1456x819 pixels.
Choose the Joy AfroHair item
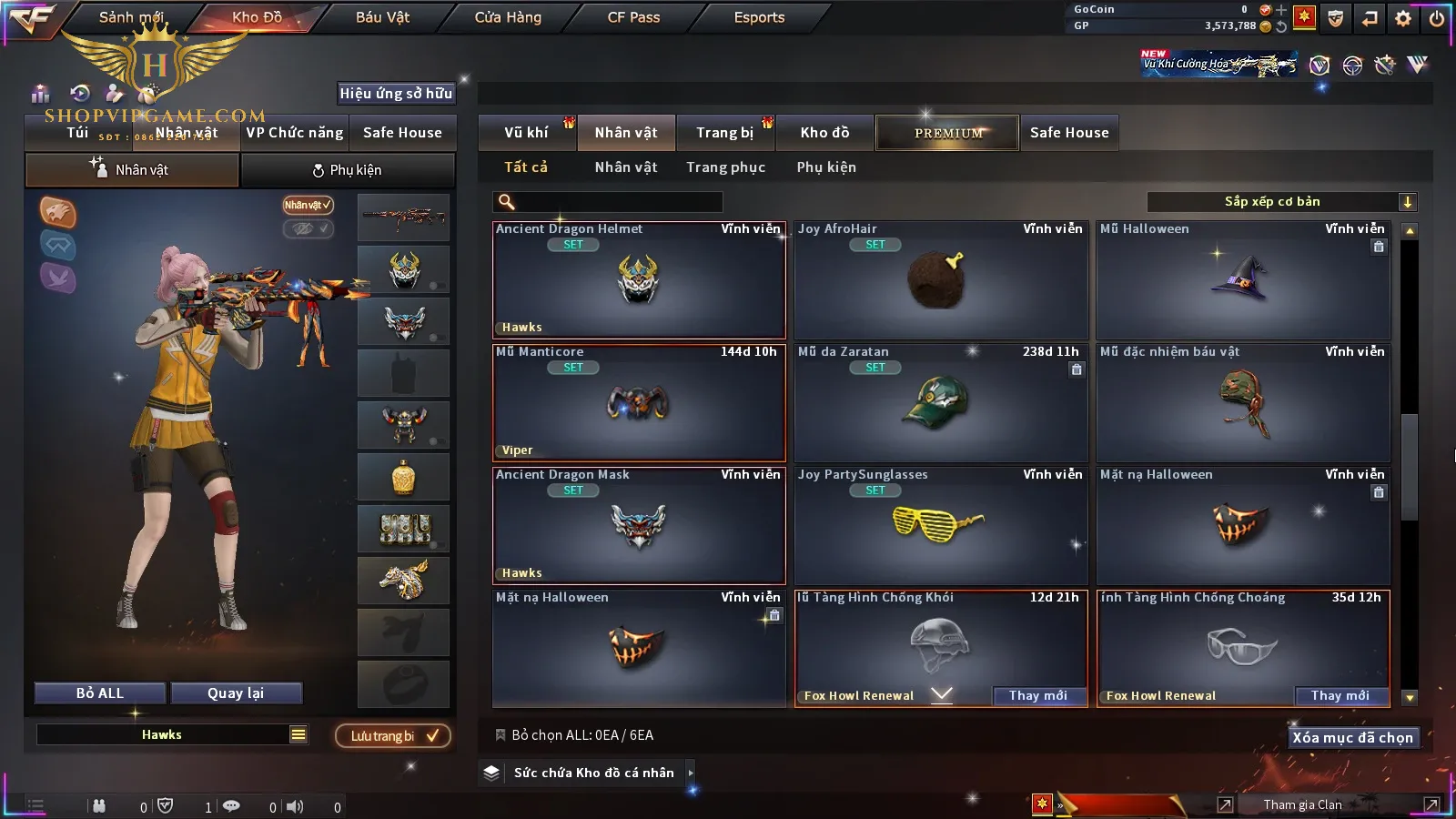tap(941, 280)
